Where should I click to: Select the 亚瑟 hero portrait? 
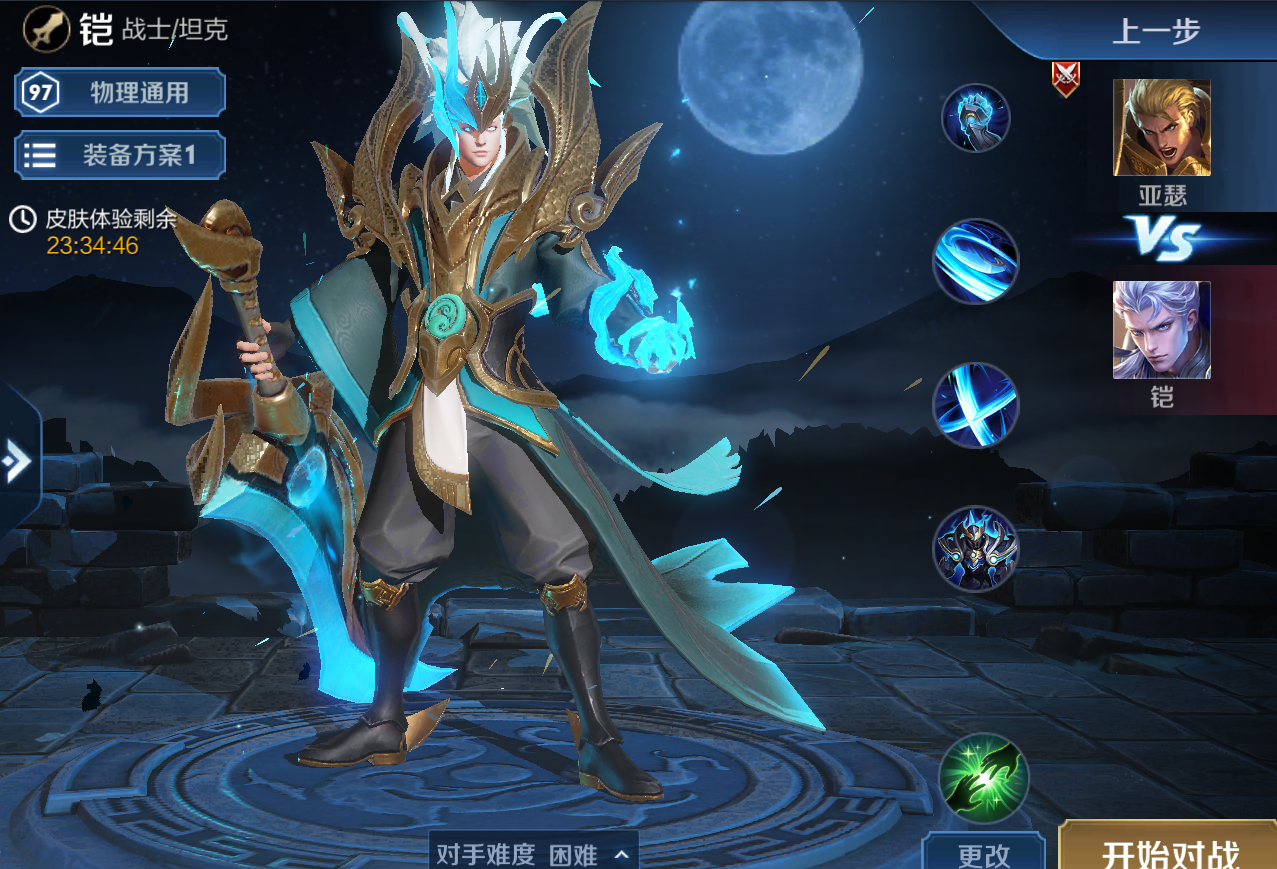1161,128
